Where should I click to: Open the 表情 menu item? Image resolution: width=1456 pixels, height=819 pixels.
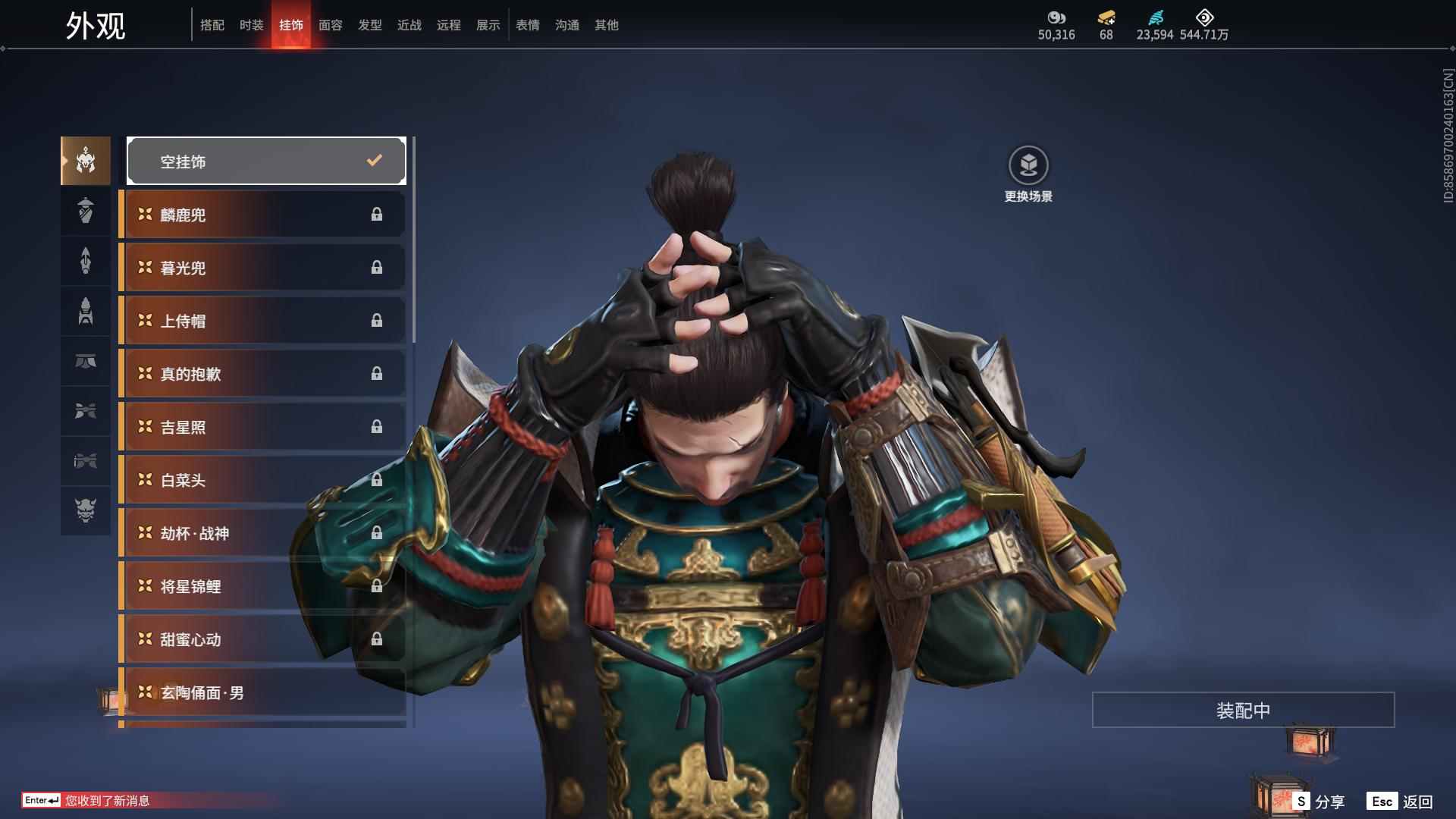(x=527, y=25)
